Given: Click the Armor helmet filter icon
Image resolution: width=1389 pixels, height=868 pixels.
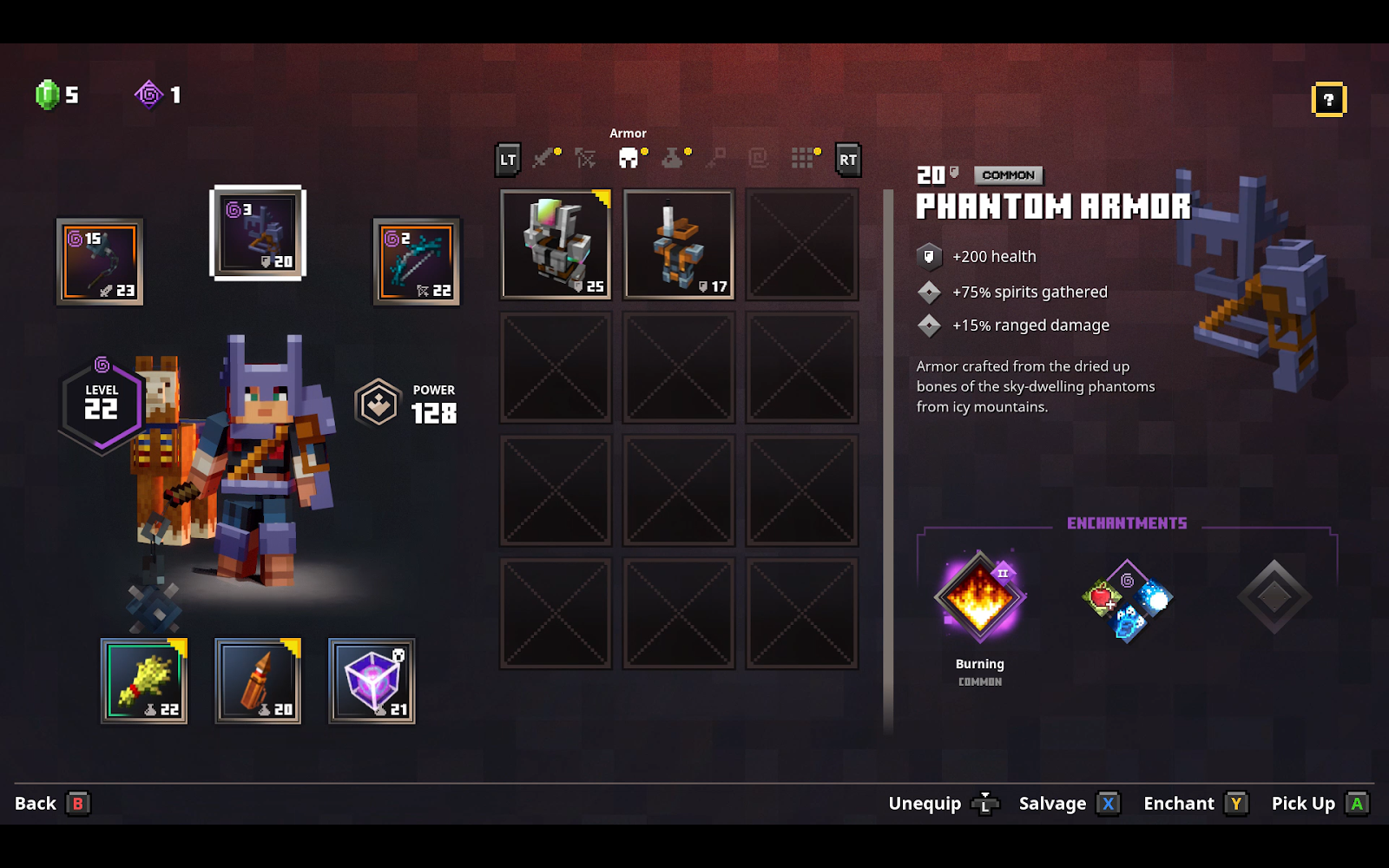Looking at the screenshot, I should coord(629,160).
